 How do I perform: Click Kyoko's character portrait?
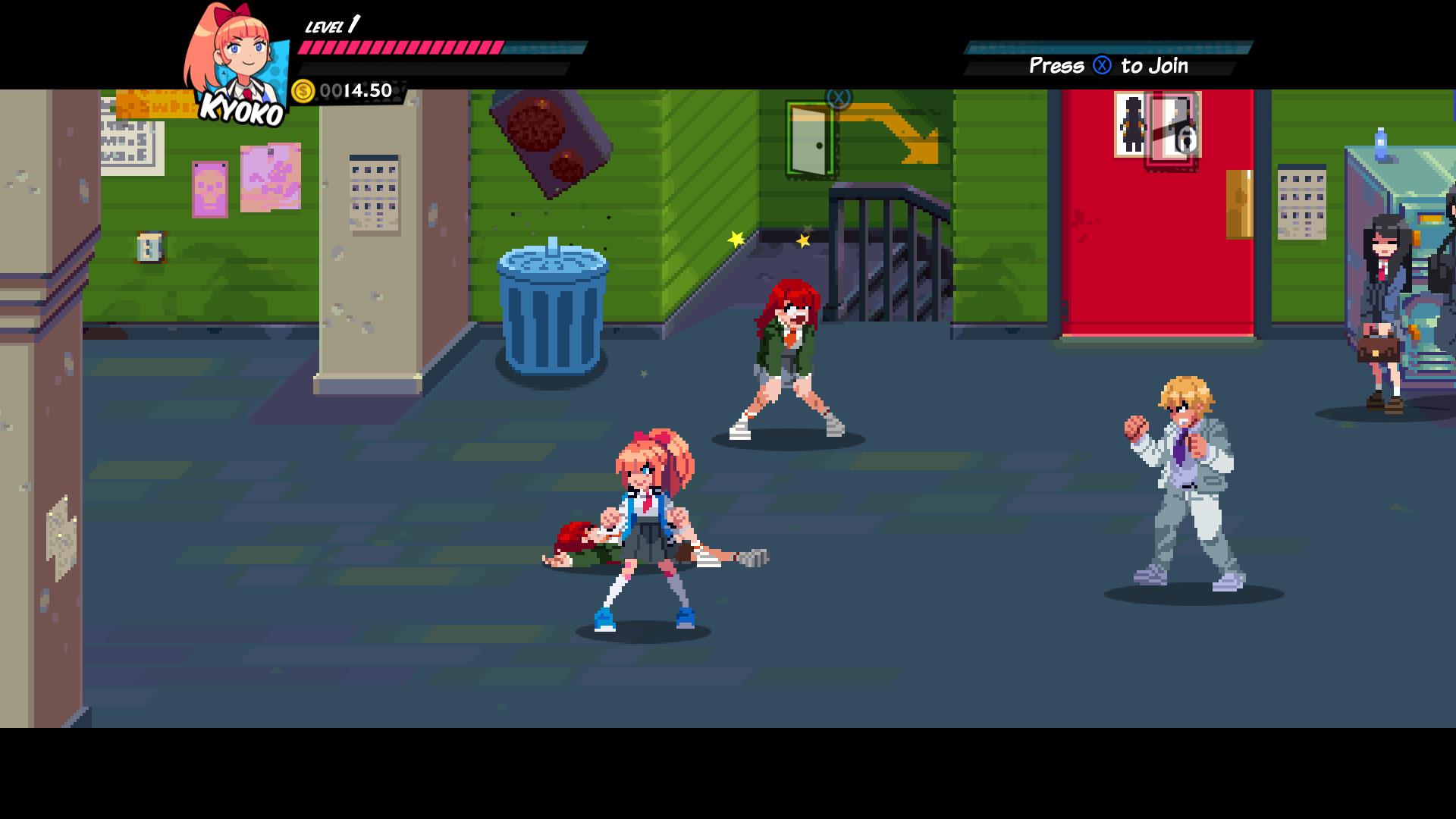237,61
